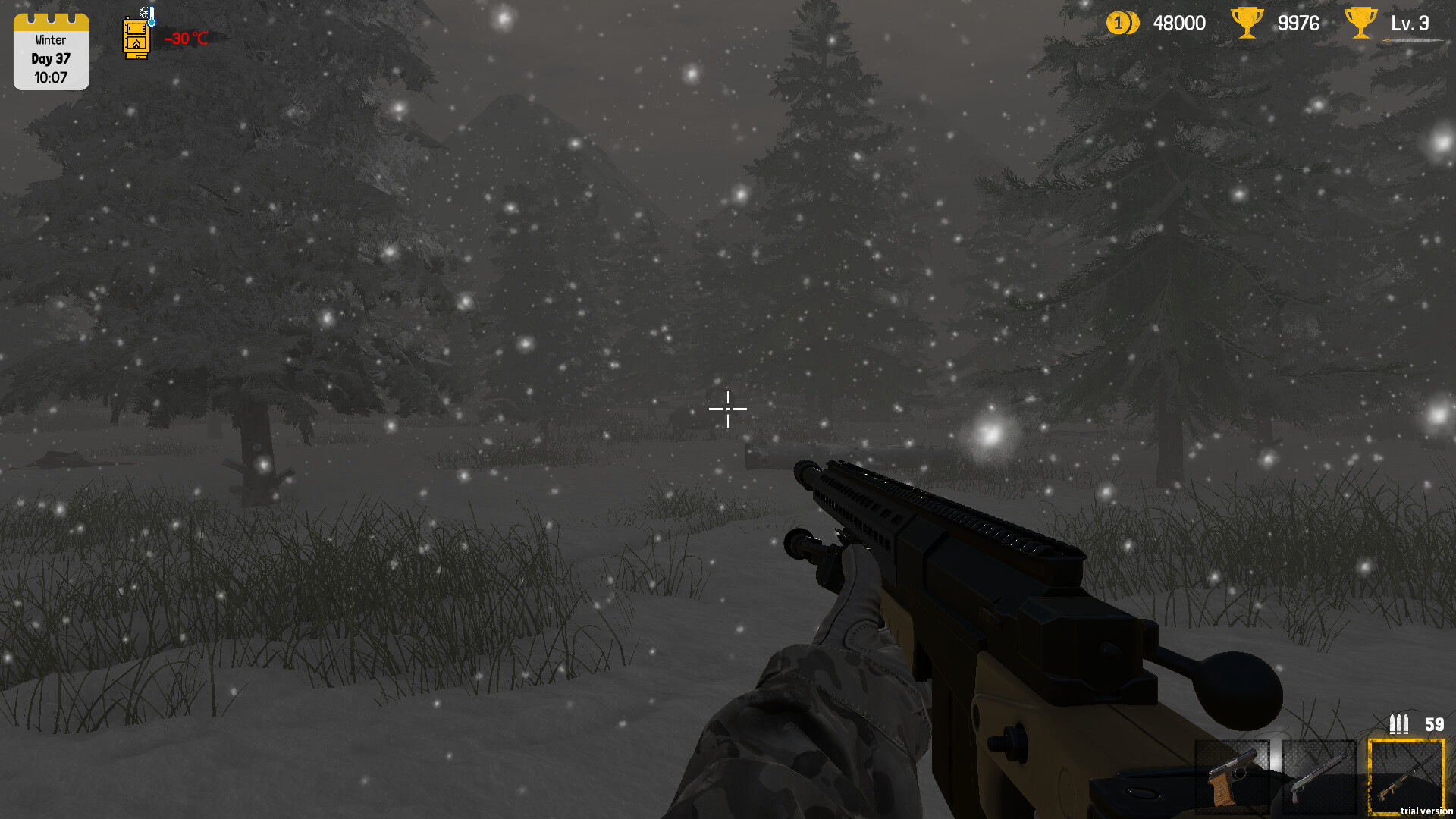
Task: Click the 9976 trophy score
Action: (x=1298, y=23)
